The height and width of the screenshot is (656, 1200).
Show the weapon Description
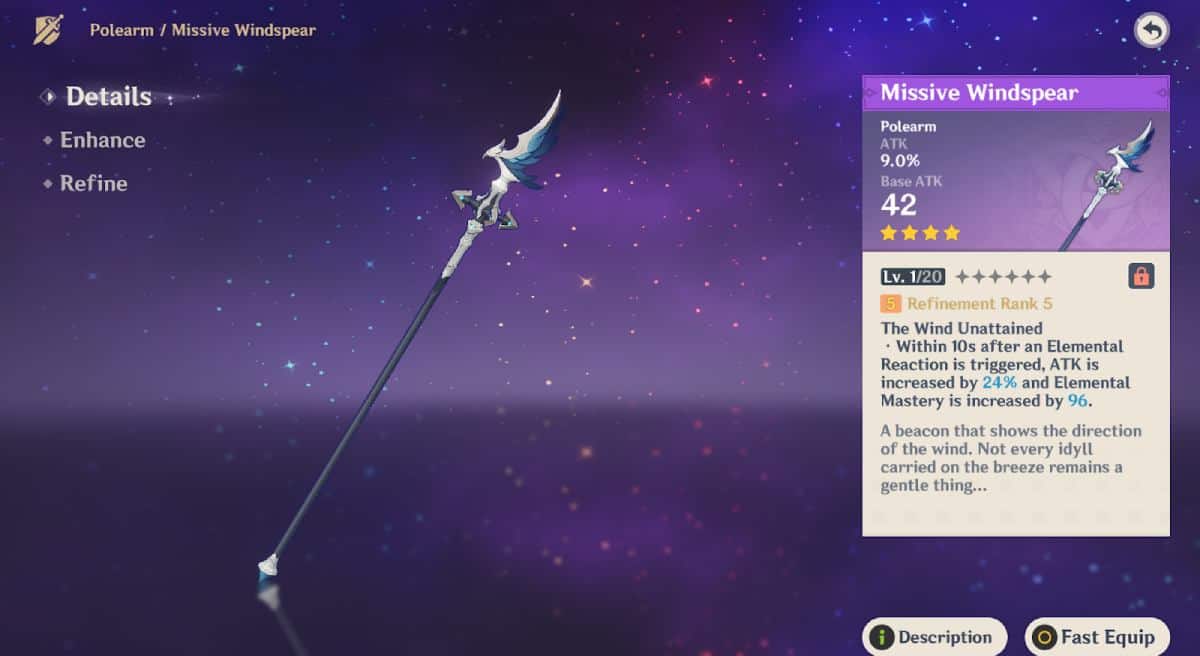pyautogui.click(x=934, y=637)
